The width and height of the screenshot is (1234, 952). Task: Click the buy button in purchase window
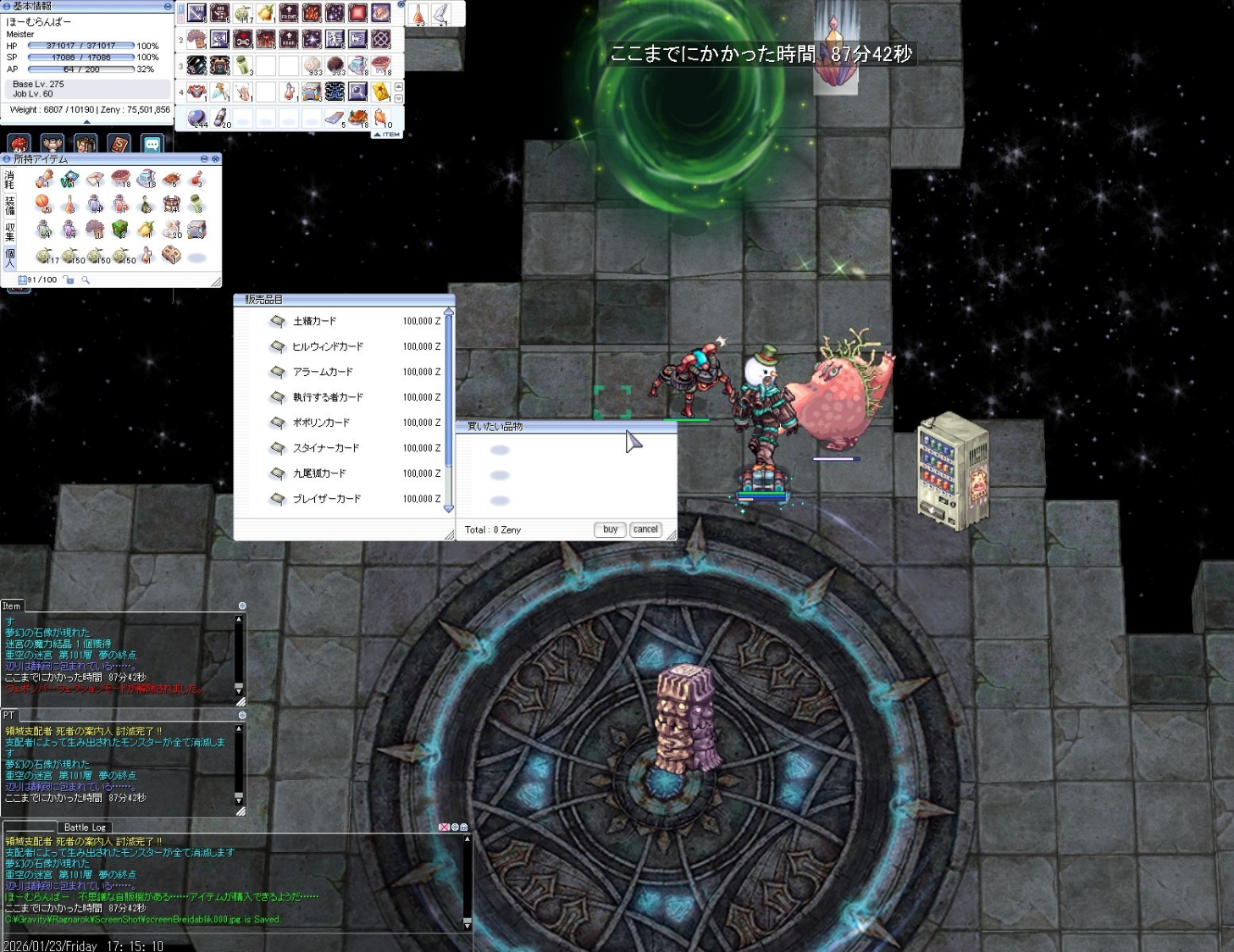pyautogui.click(x=610, y=529)
